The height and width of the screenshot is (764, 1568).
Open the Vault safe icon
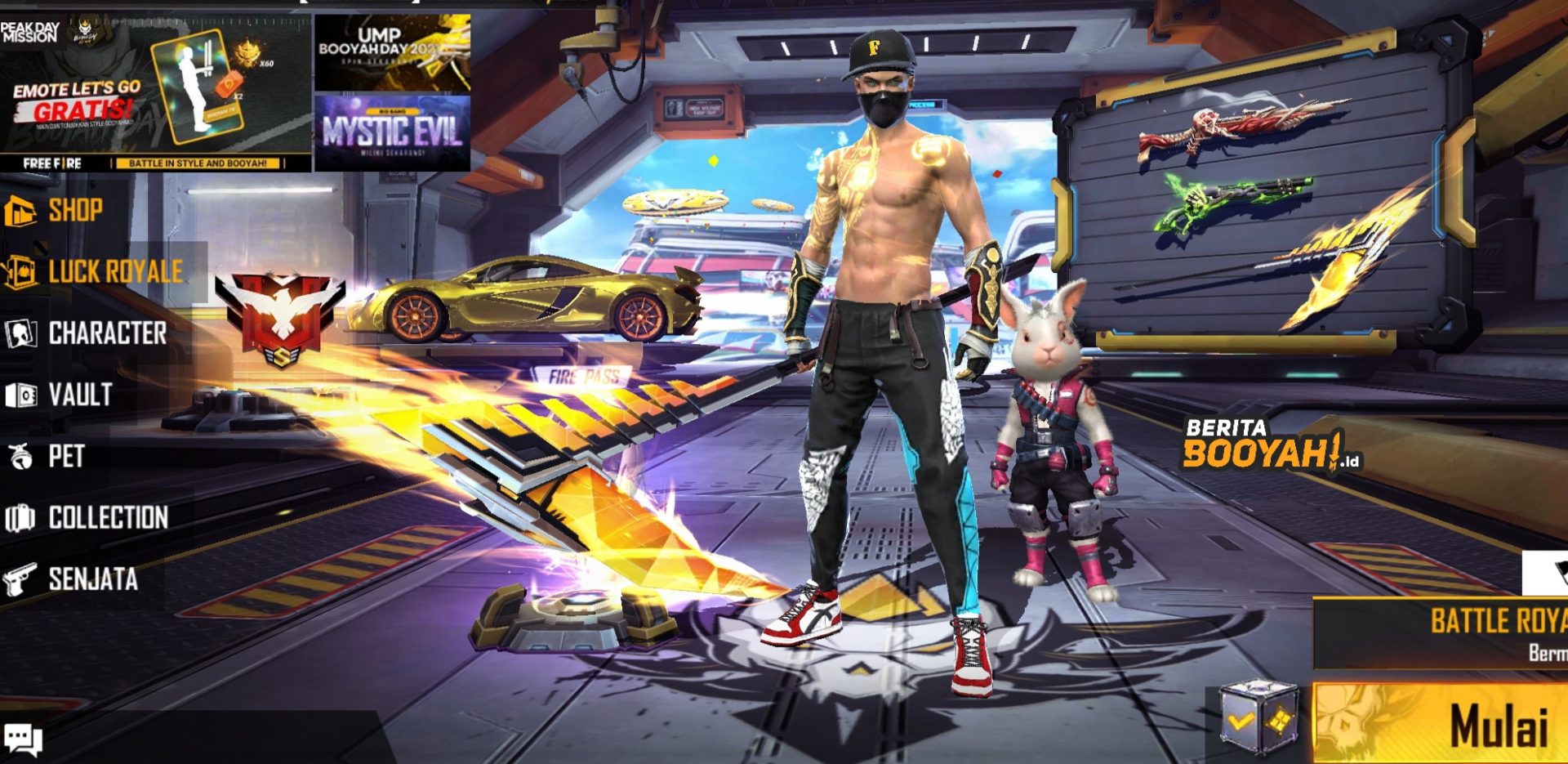tap(23, 395)
